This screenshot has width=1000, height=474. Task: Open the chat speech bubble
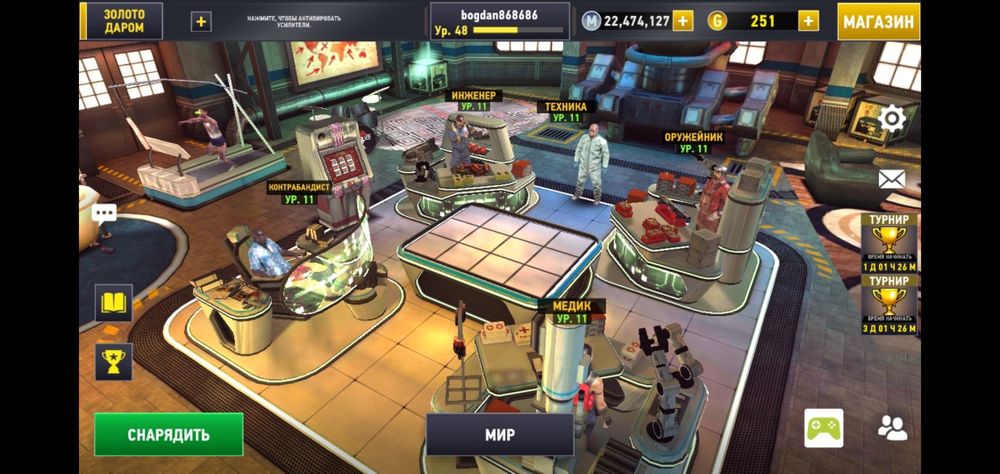tap(104, 213)
